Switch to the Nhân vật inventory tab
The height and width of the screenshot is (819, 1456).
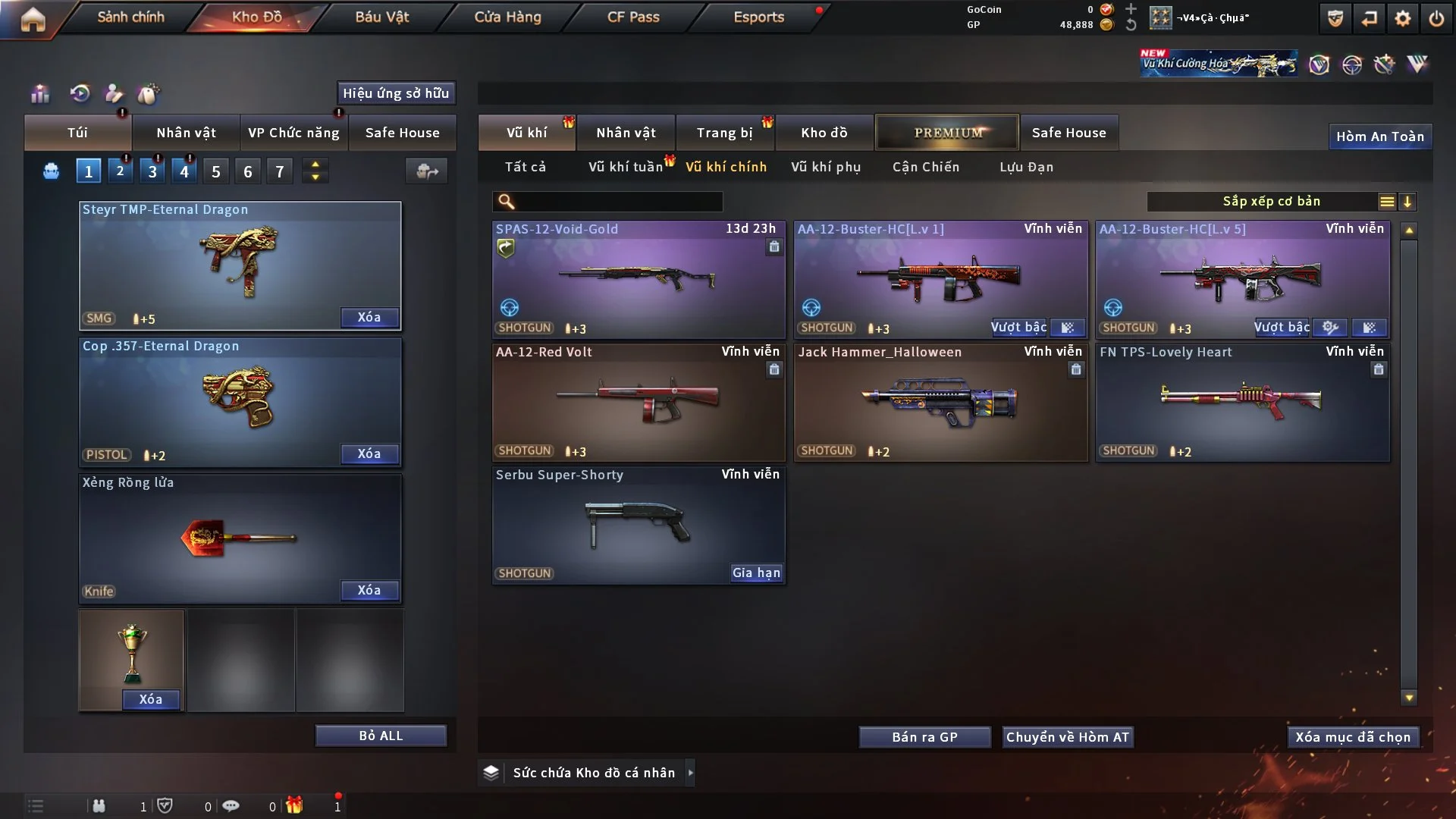626,133
